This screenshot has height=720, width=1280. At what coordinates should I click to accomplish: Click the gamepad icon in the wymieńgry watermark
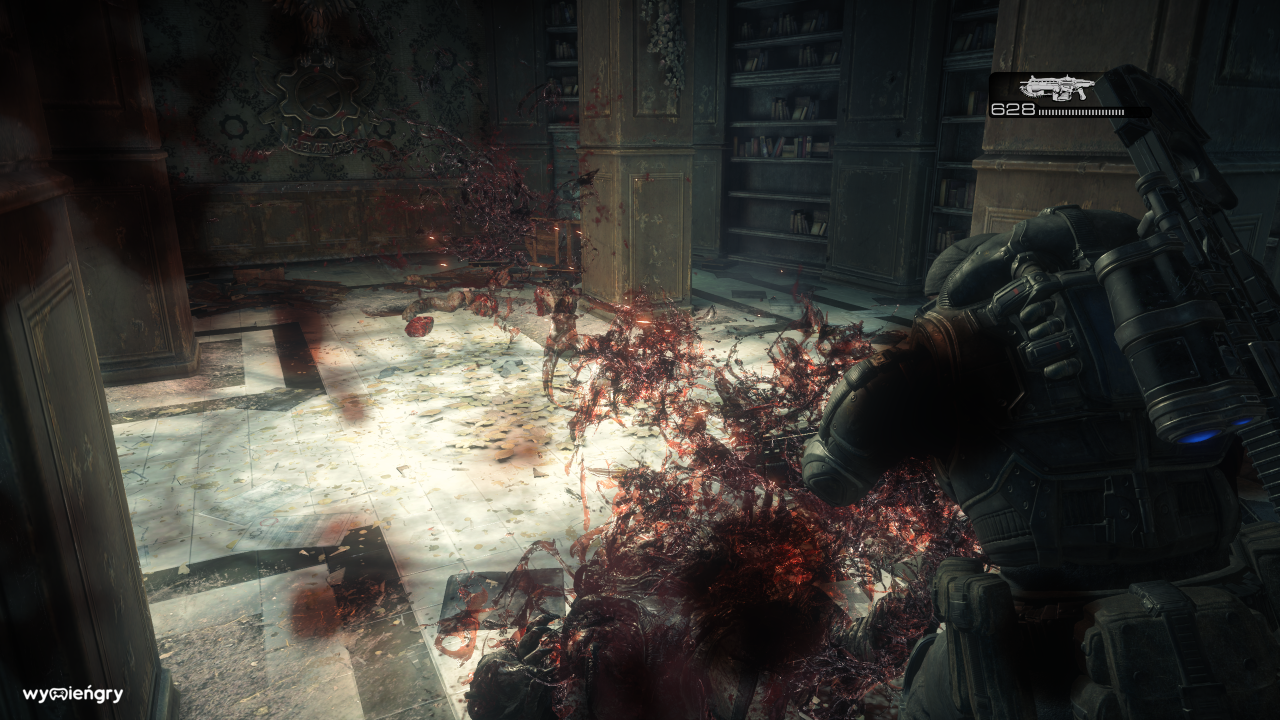coord(58,694)
